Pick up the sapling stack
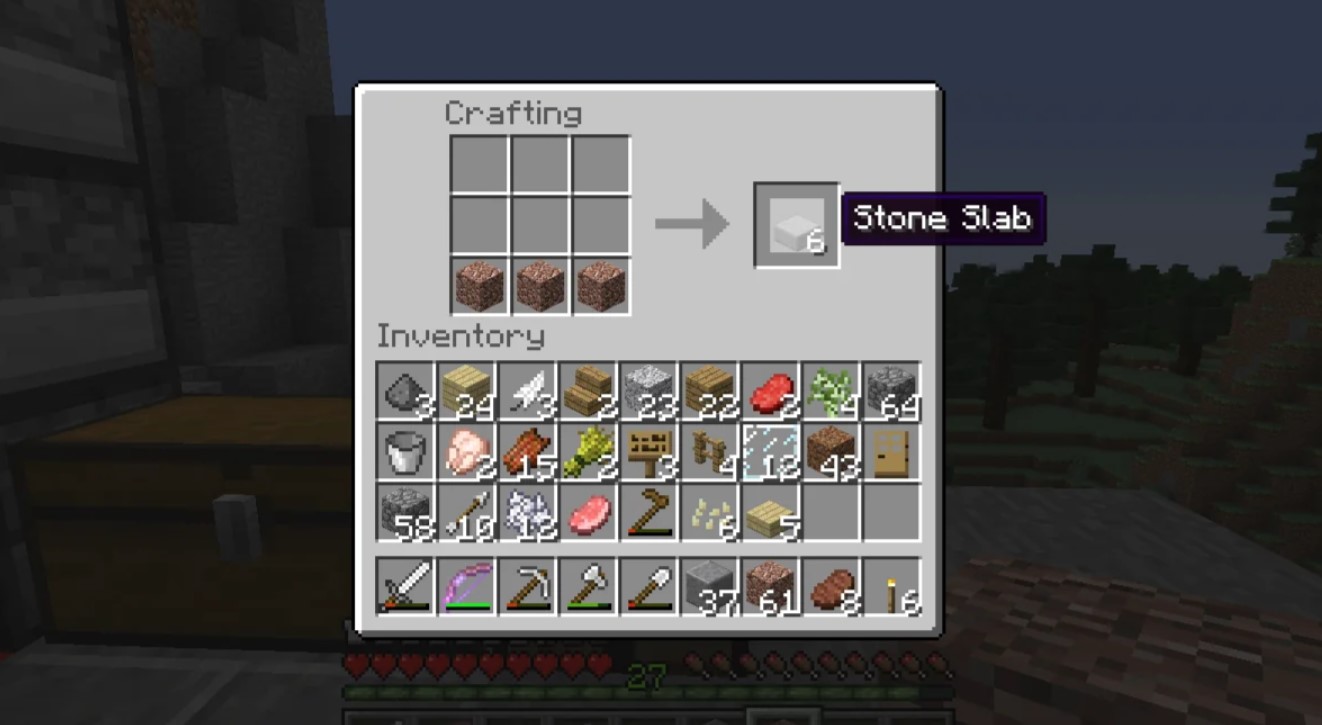 click(829, 391)
